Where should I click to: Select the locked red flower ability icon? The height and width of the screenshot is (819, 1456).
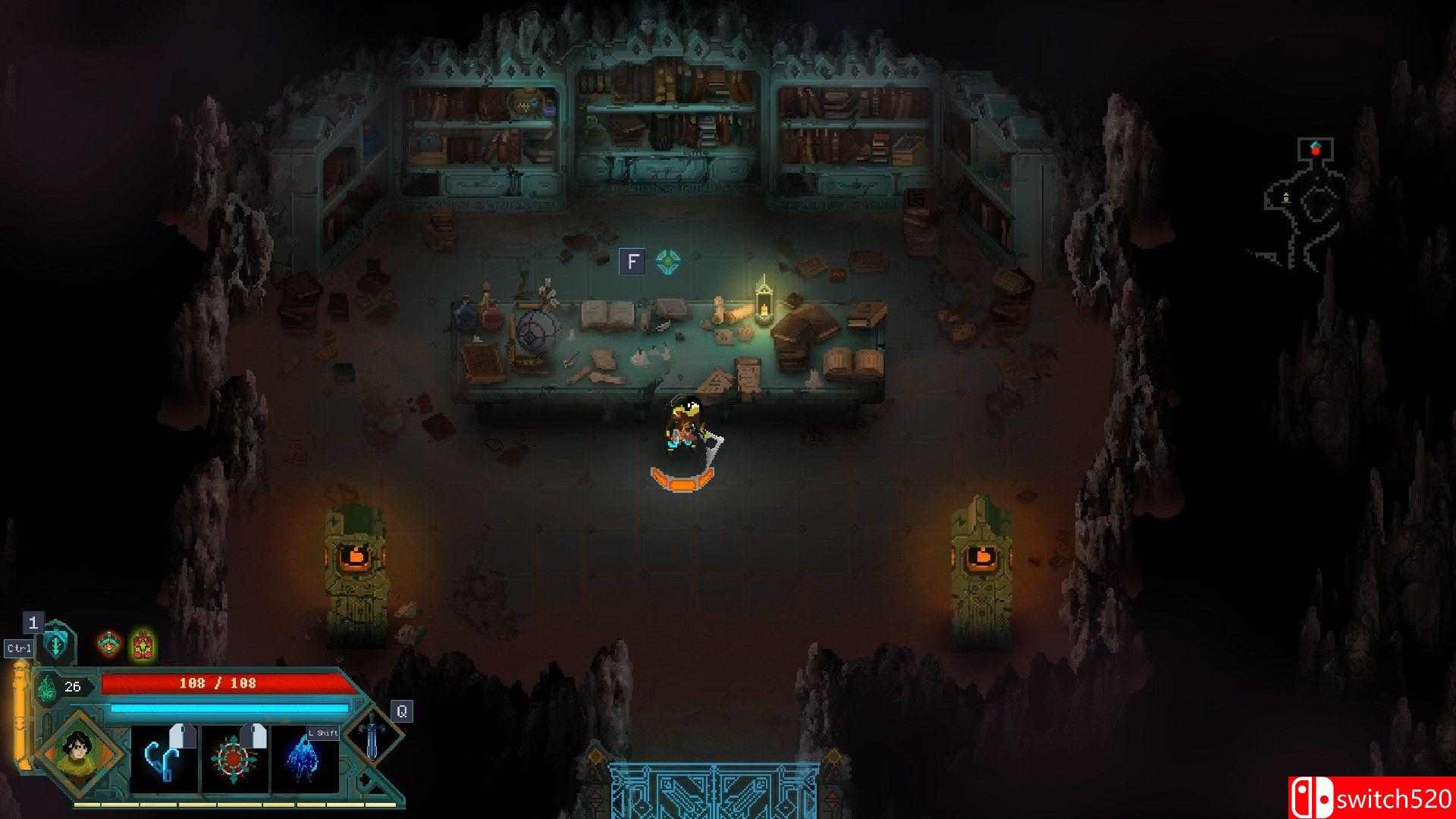(234, 758)
